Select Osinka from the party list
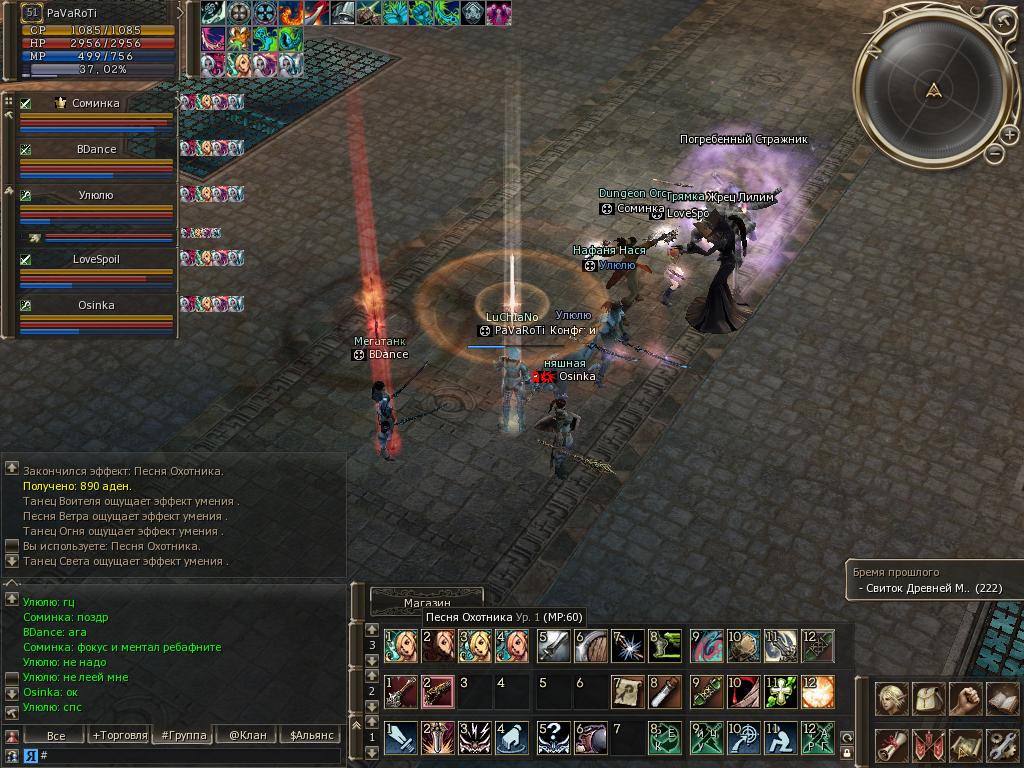 click(96, 306)
